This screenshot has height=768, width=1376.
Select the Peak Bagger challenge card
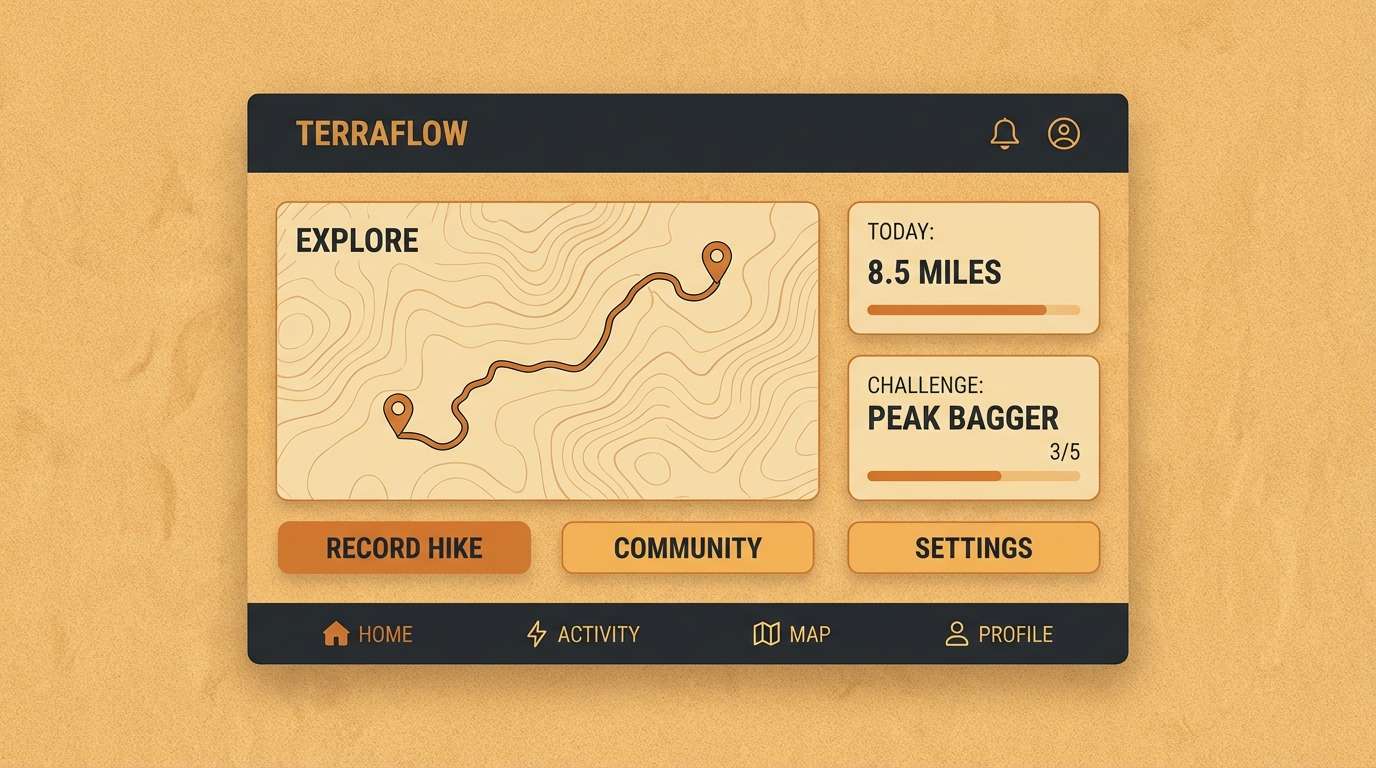pos(973,427)
